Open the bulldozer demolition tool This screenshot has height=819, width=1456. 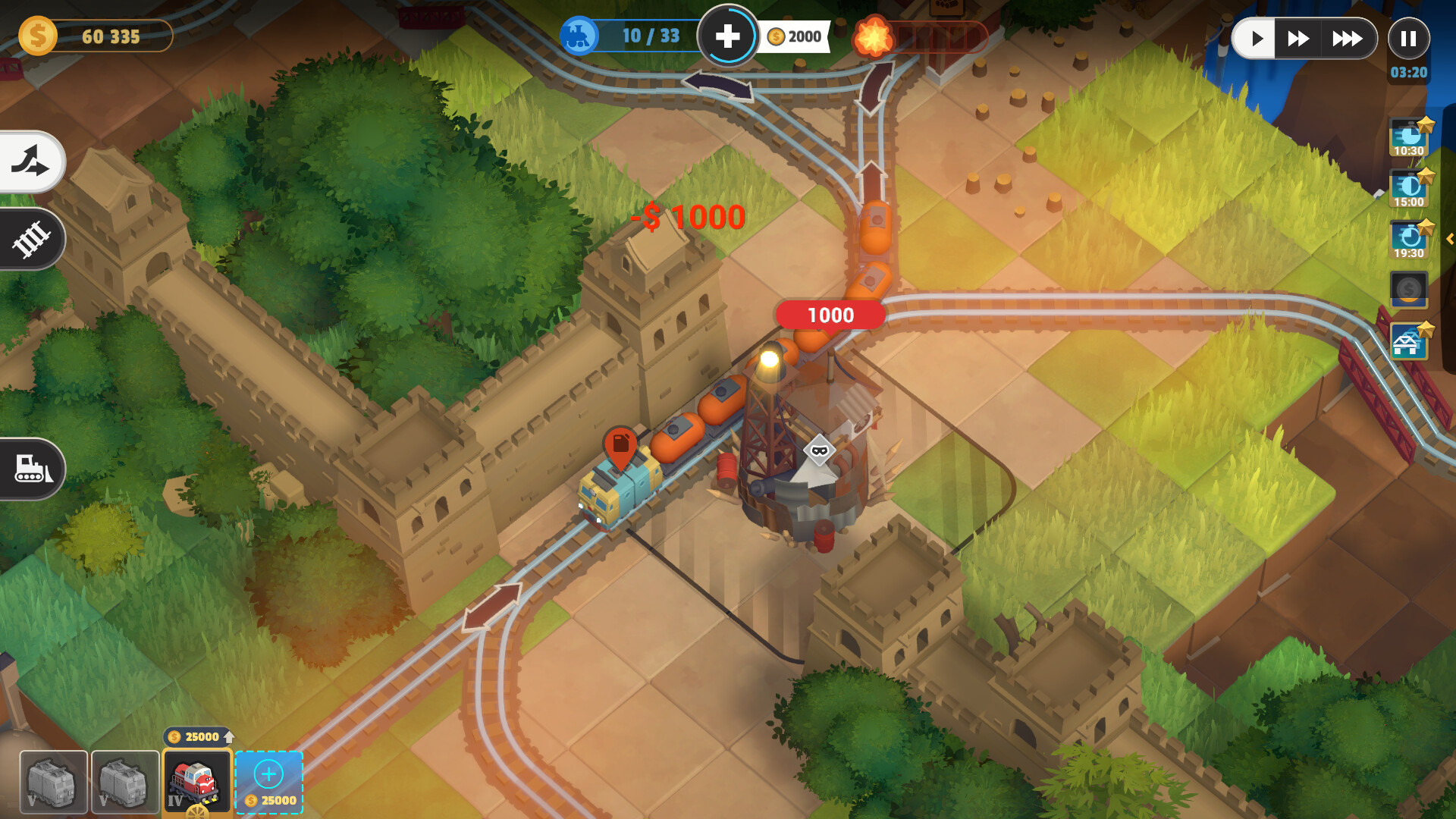pyautogui.click(x=32, y=469)
